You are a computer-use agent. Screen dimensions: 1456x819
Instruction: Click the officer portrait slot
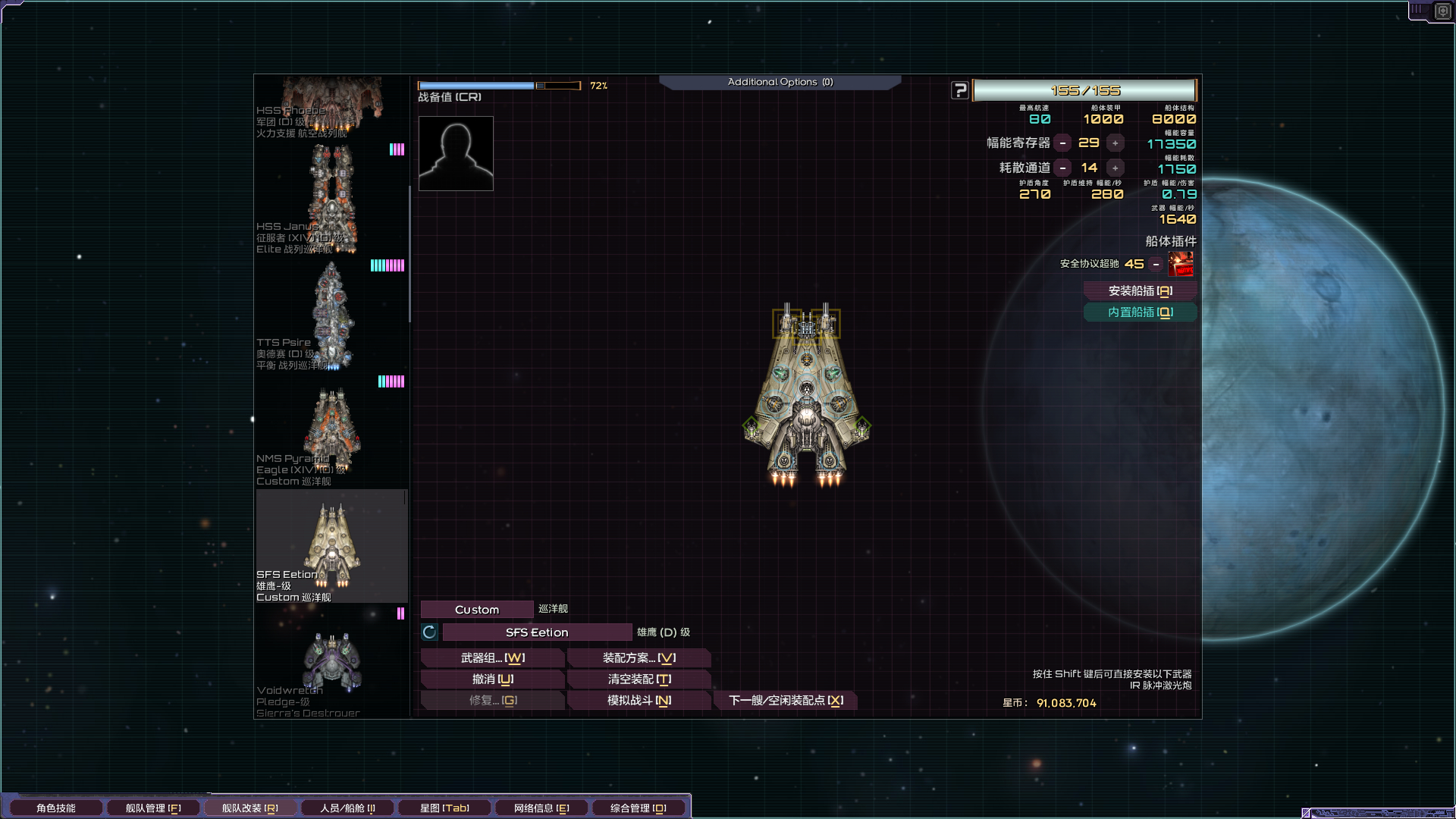tap(456, 153)
